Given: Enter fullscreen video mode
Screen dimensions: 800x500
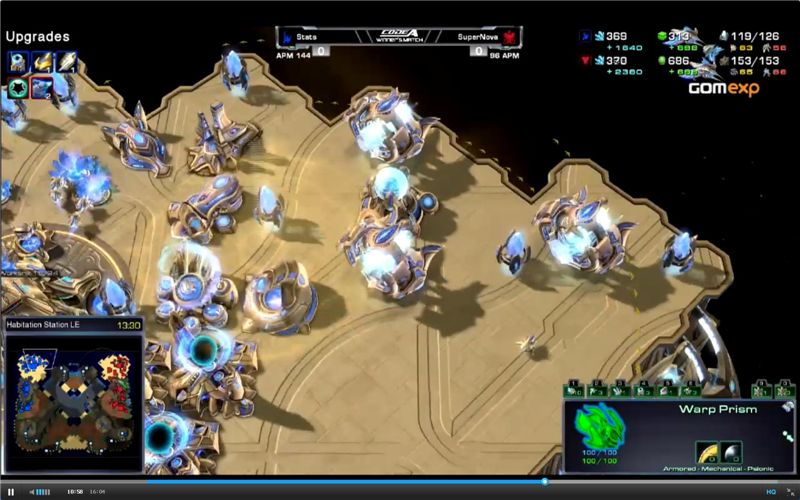Looking at the screenshot, I should [x=788, y=492].
